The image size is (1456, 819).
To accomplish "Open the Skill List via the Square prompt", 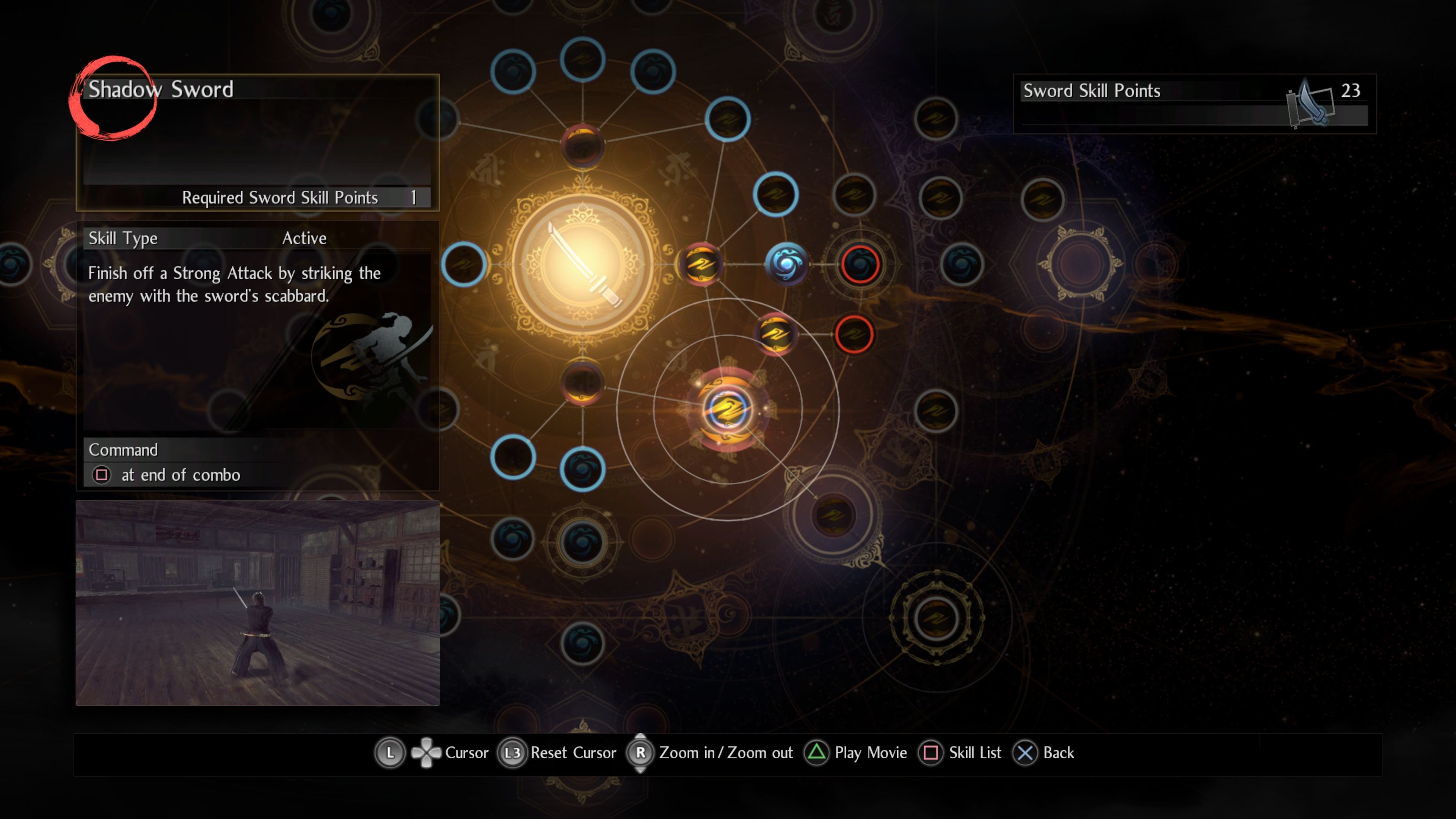I will pos(932,753).
